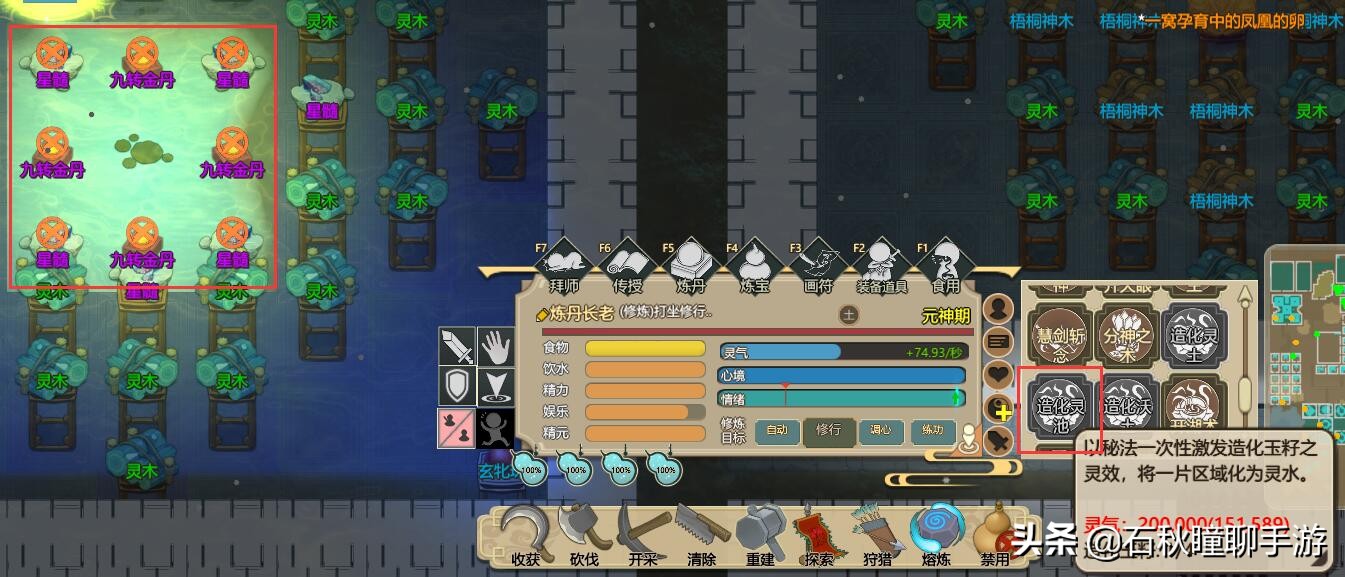Select the 传授 teaching action
Image resolution: width=1345 pixels, height=577 pixels.
(625, 268)
